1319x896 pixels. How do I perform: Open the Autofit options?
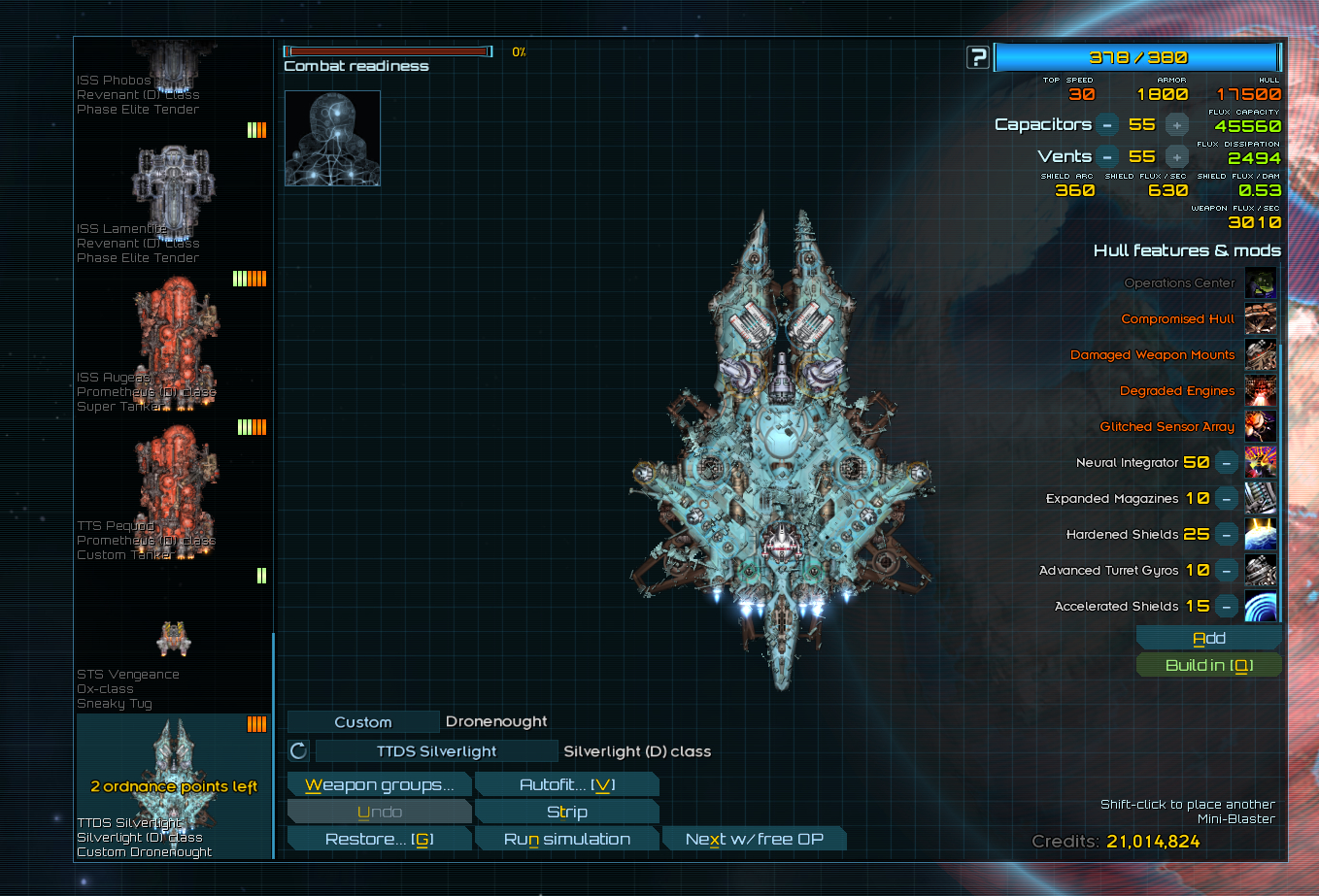click(567, 785)
